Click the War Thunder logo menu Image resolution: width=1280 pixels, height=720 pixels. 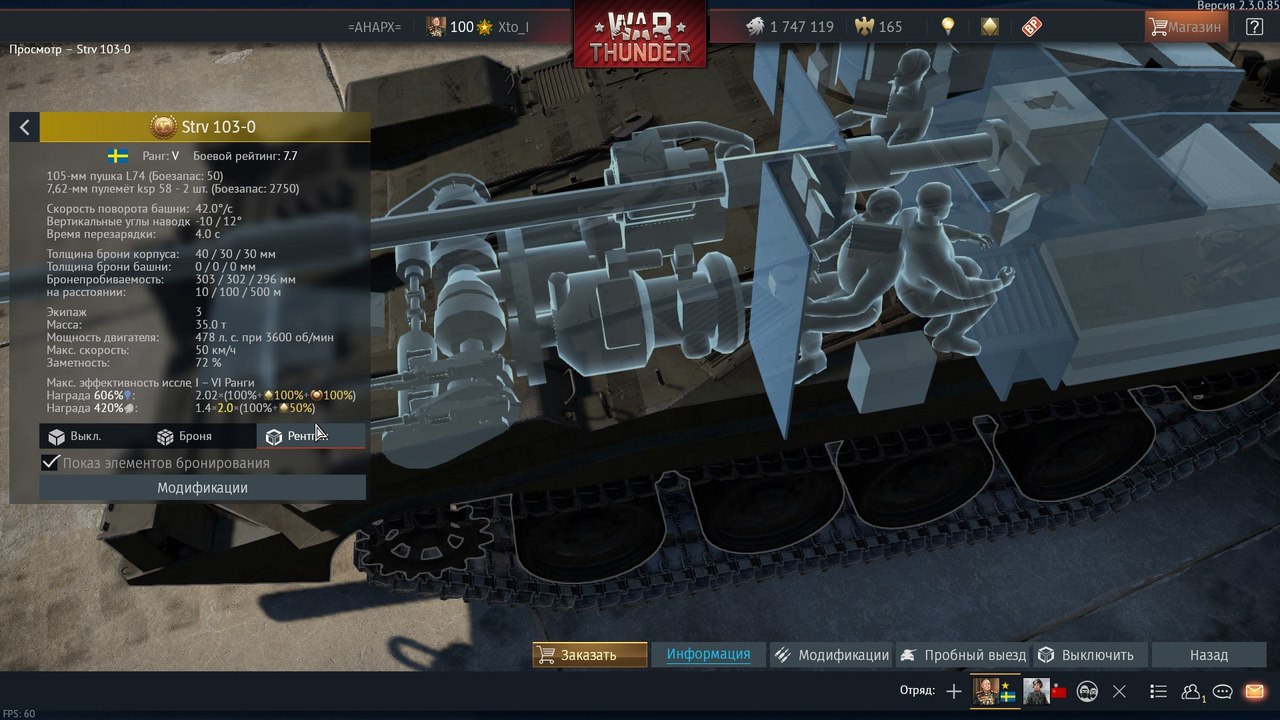point(640,38)
